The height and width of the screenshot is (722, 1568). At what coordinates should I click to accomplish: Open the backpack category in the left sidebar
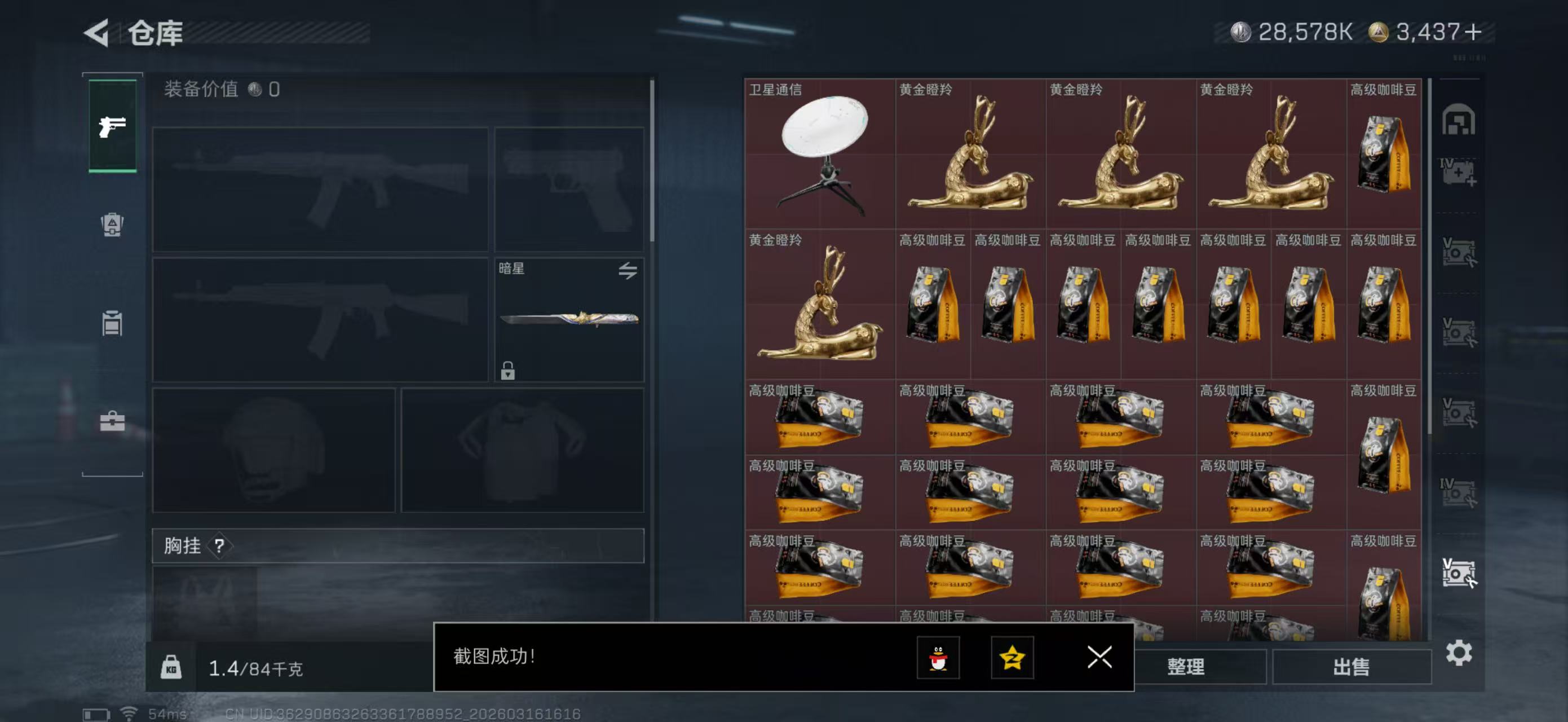113,226
